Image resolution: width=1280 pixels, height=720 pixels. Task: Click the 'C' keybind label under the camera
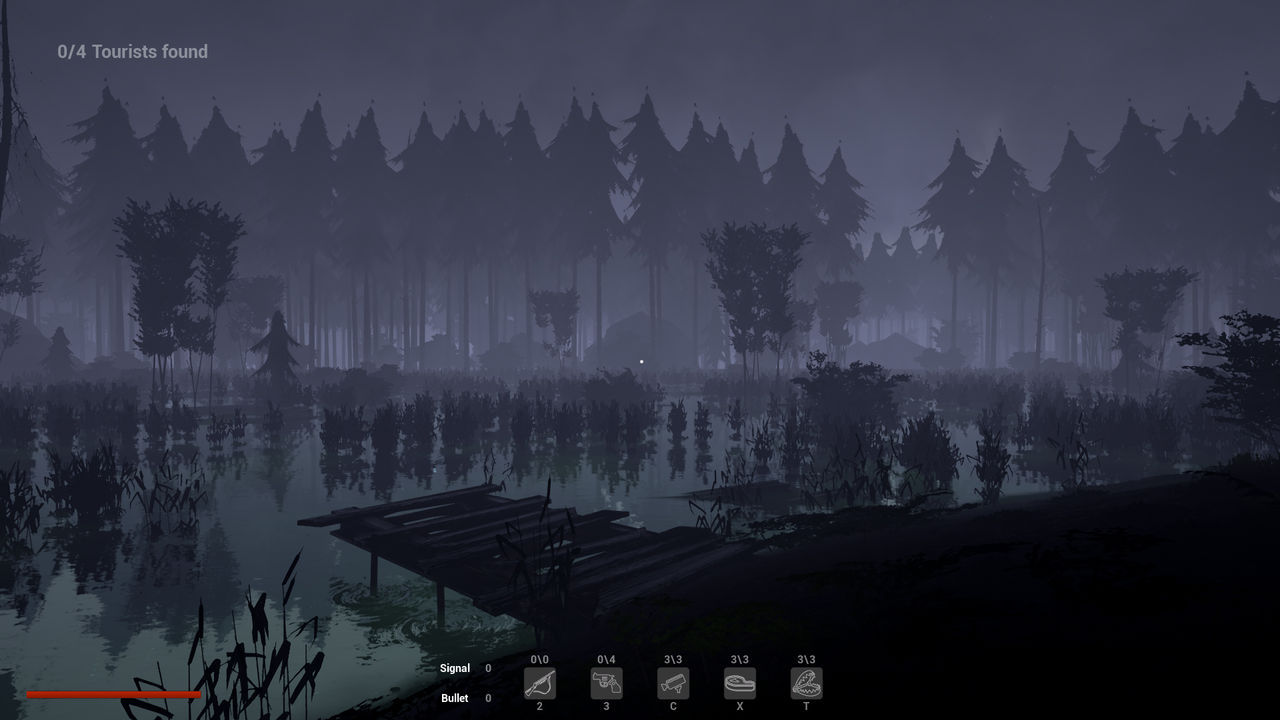tap(673, 706)
